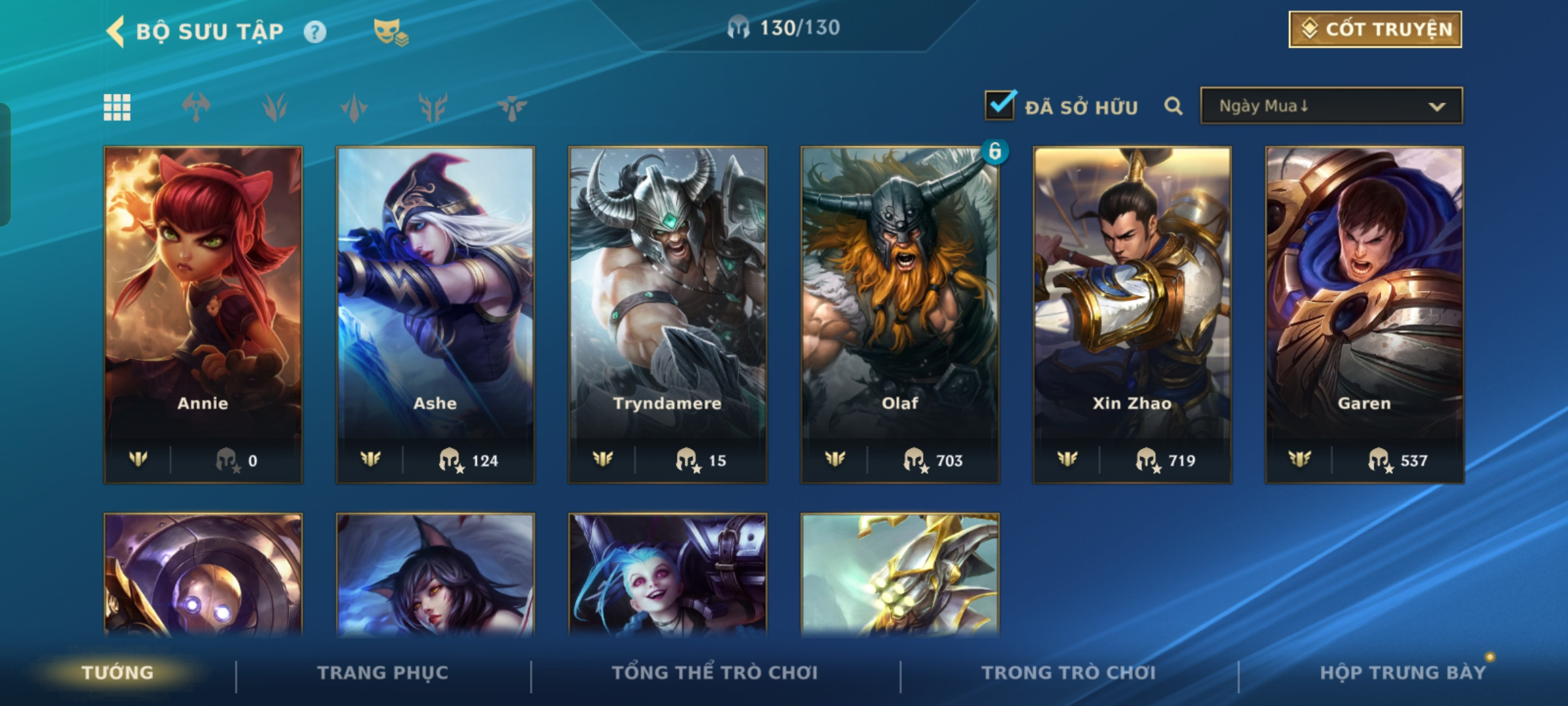1568x706 pixels.
Task: Open the question mark help icon
Action: (315, 31)
